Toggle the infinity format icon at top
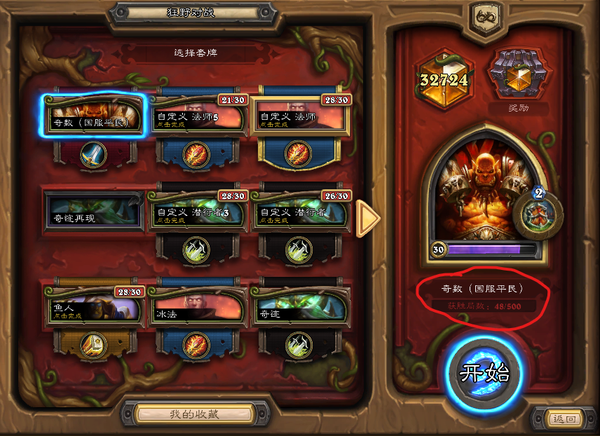The height and width of the screenshot is (436, 600). point(490,17)
